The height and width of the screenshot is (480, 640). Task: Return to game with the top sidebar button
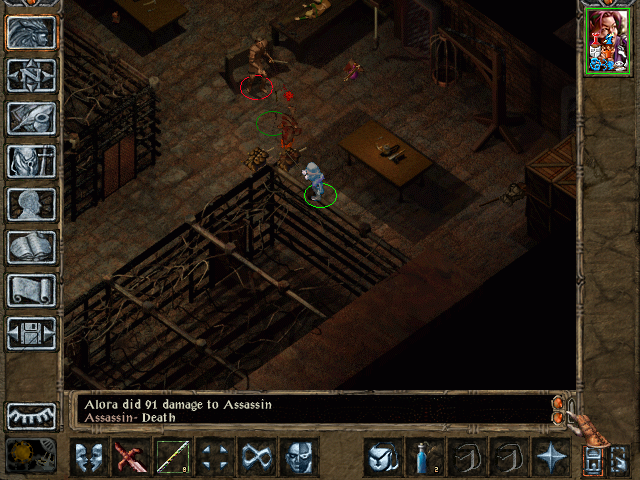(32, 32)
